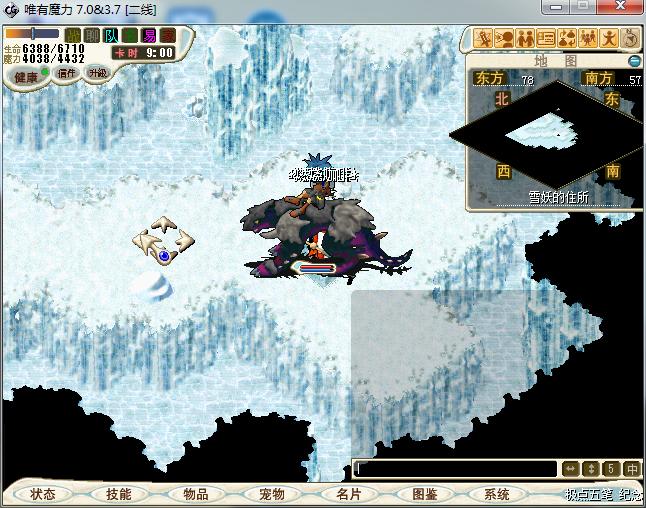
Task: Click the ID card action icon
Action: pos(546,39)
